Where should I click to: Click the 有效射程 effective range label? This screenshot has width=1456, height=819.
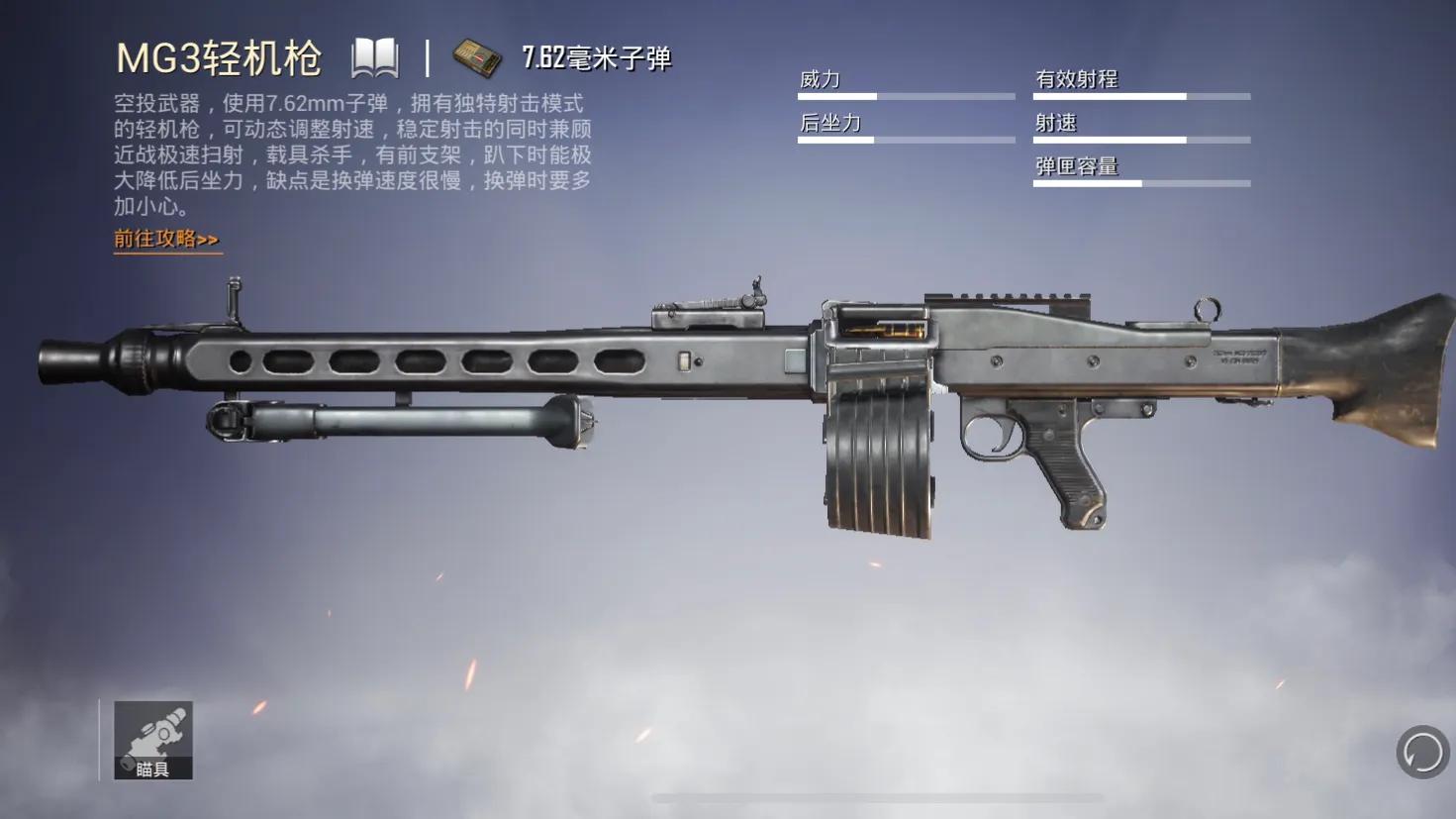(x=1079, y=77)
